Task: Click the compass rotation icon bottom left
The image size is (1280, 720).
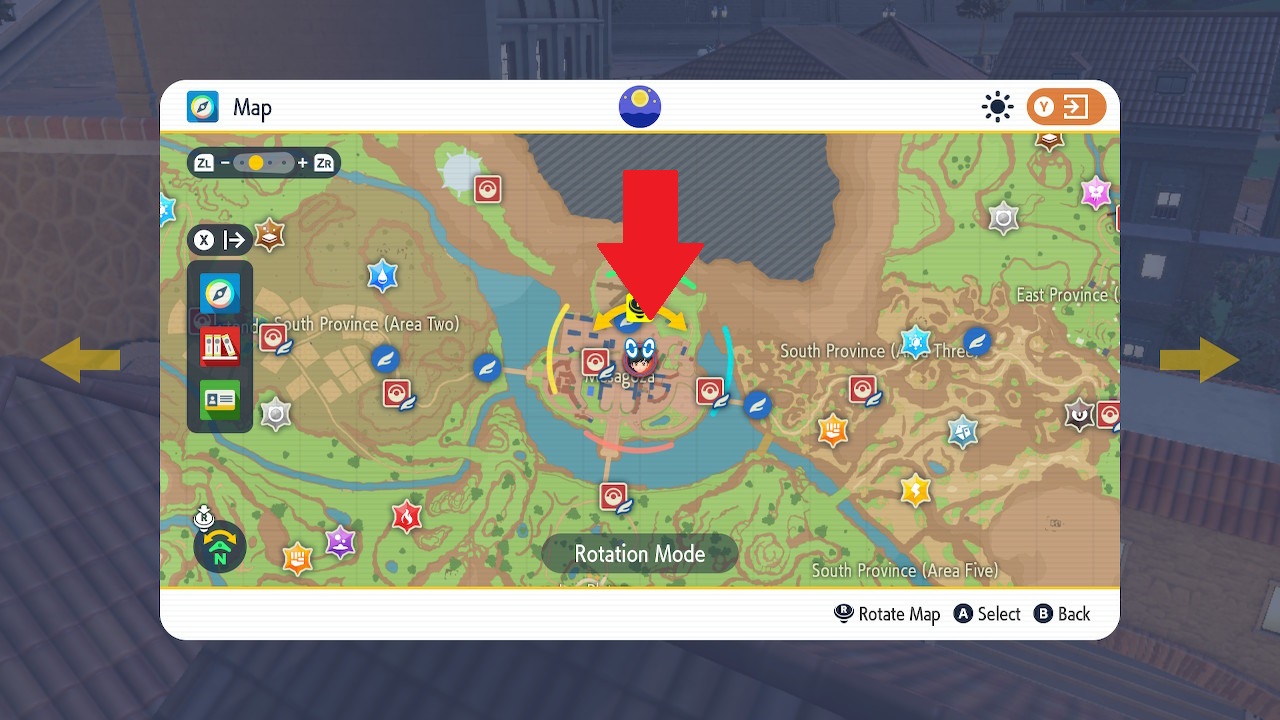Action: coord(219,547)
